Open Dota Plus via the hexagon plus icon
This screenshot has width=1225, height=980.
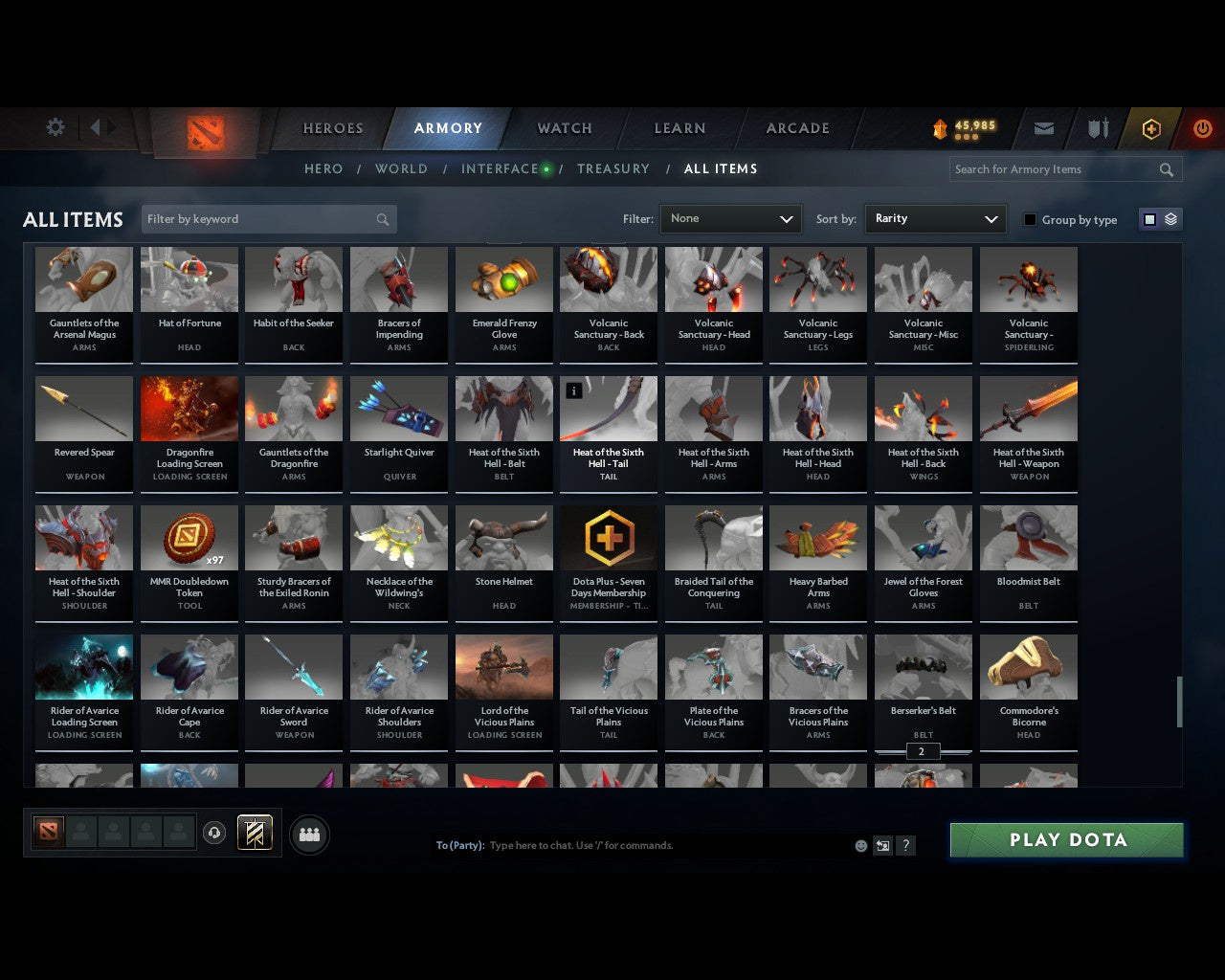click(1151, 128)
